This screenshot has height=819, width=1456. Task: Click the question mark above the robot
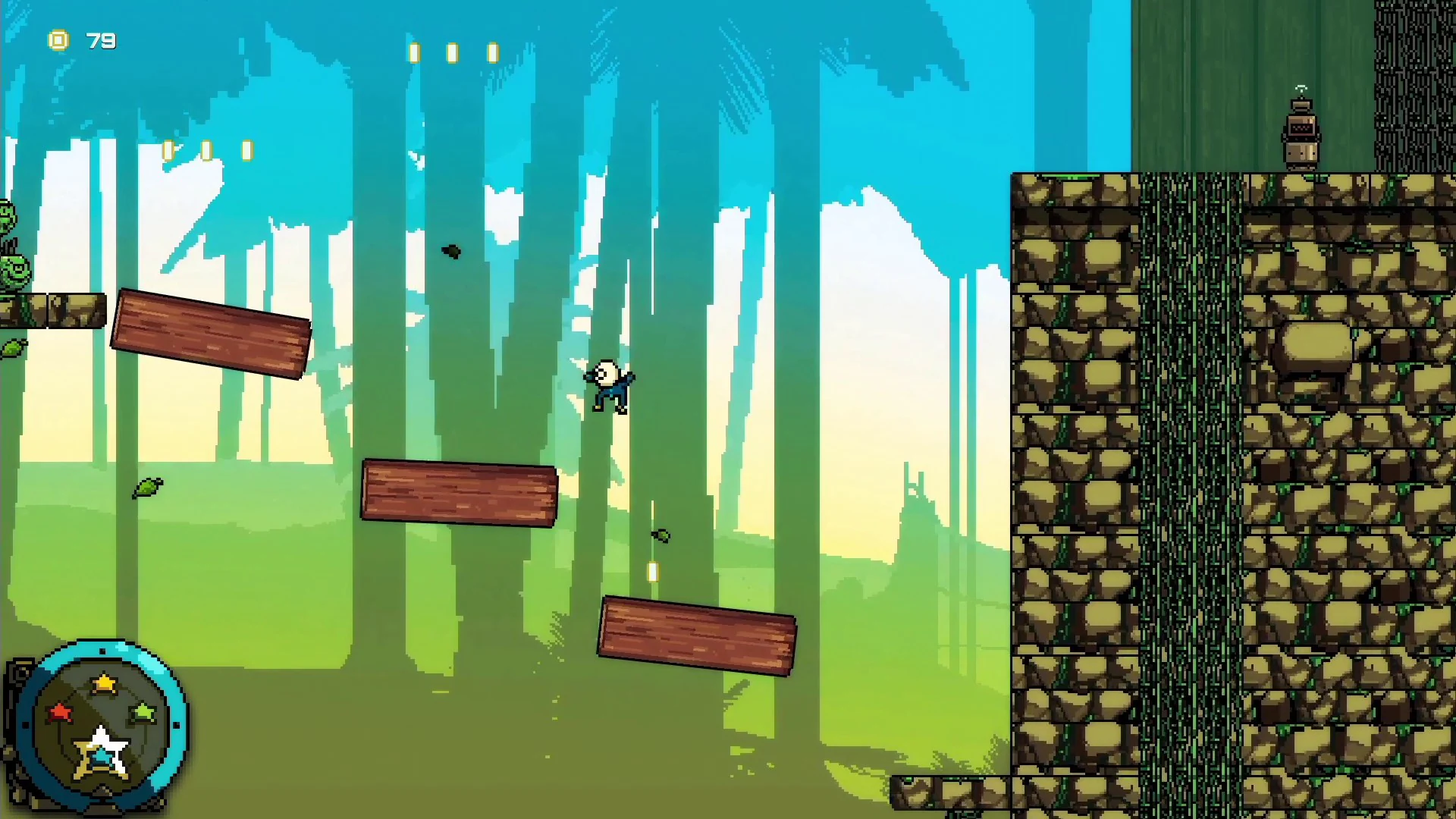pos(1300,87)
